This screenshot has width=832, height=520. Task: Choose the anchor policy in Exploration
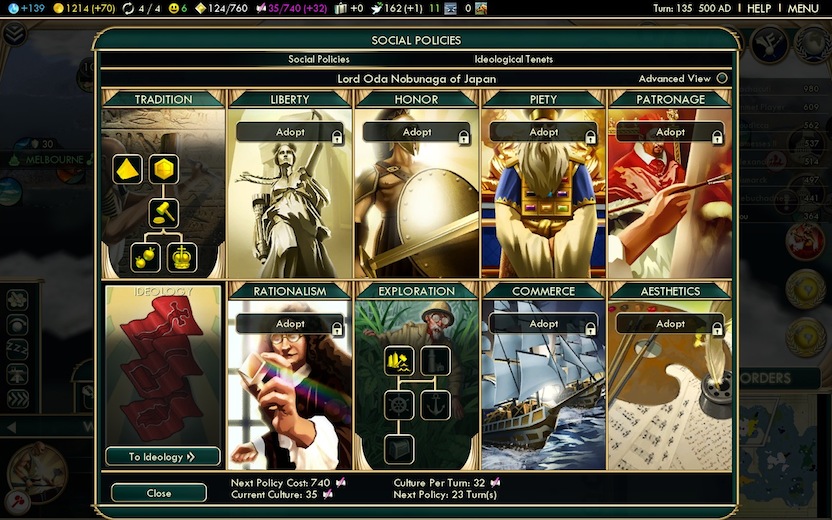[435, 405]
